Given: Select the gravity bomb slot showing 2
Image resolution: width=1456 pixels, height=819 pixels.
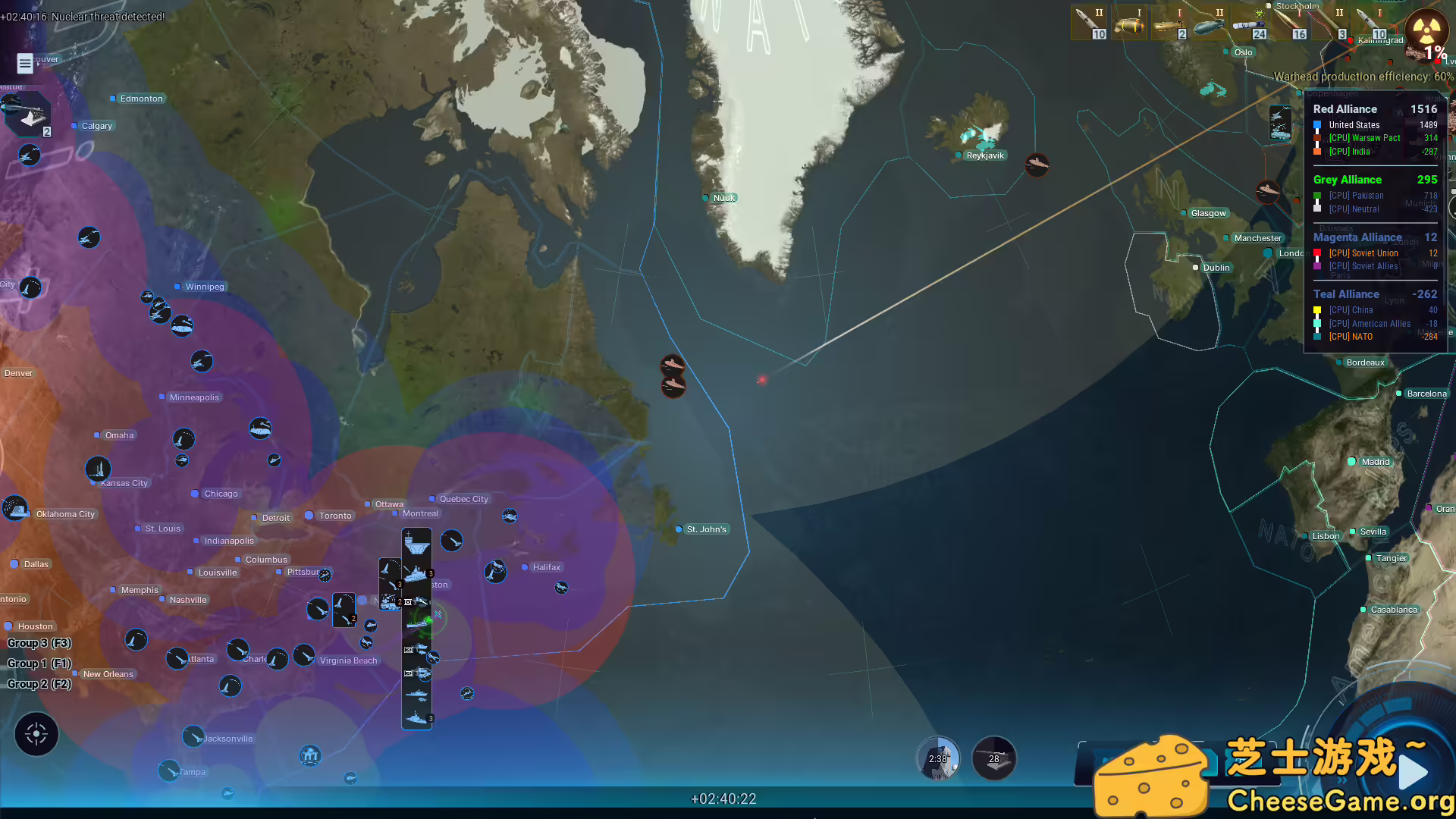Looking at the screenshot, I should [x=1170, y=23].
